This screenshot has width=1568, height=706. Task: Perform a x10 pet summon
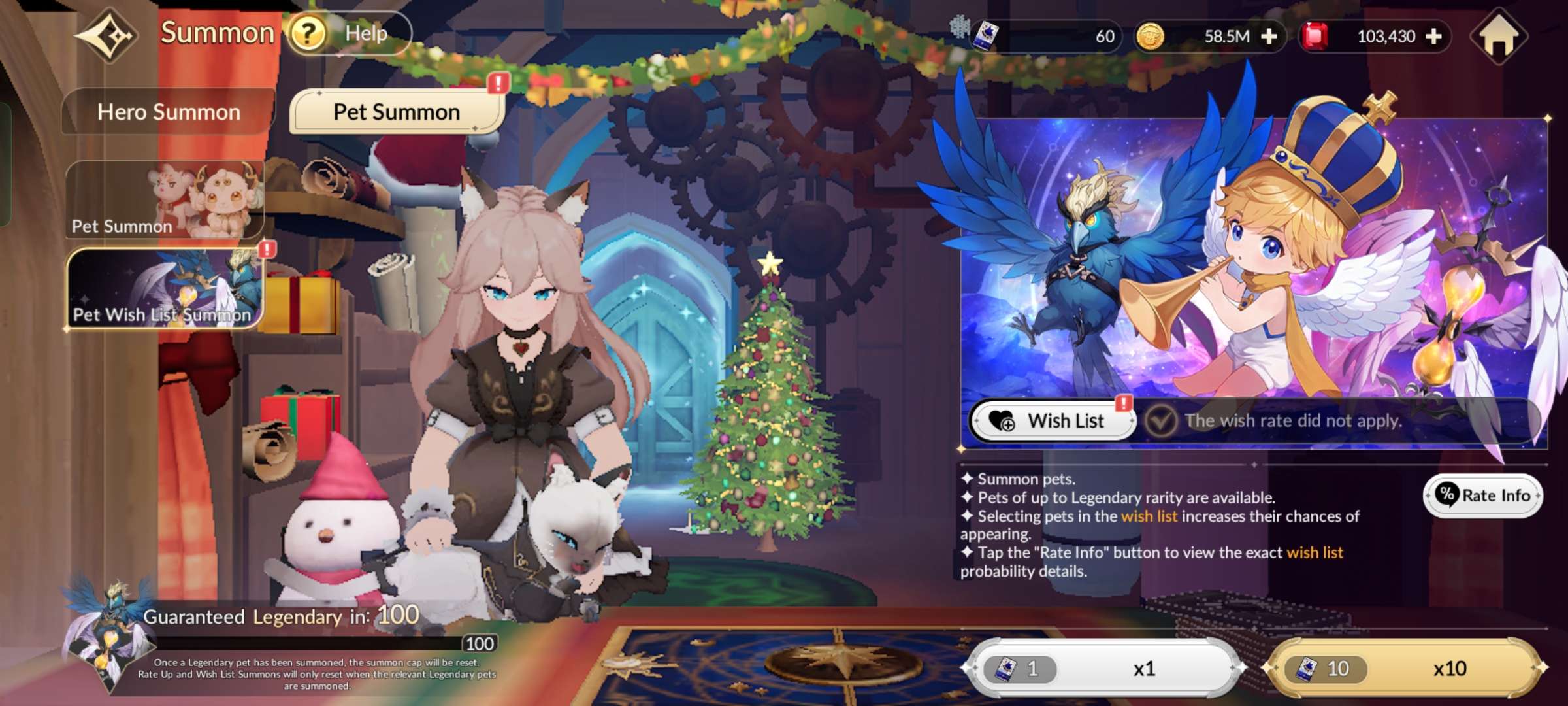(x=1405, y=668)
